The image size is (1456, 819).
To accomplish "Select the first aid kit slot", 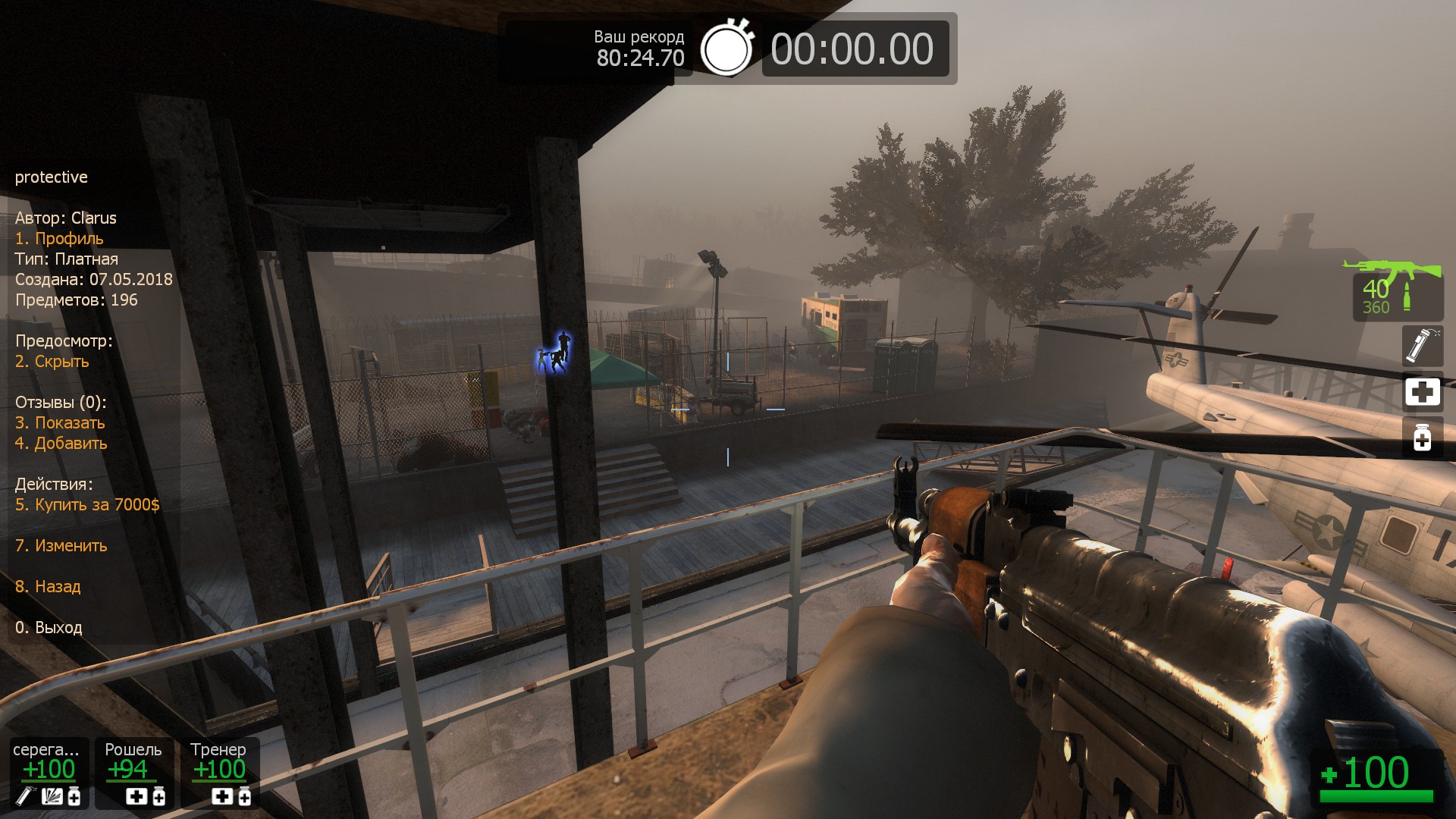I will point(1422,392).
